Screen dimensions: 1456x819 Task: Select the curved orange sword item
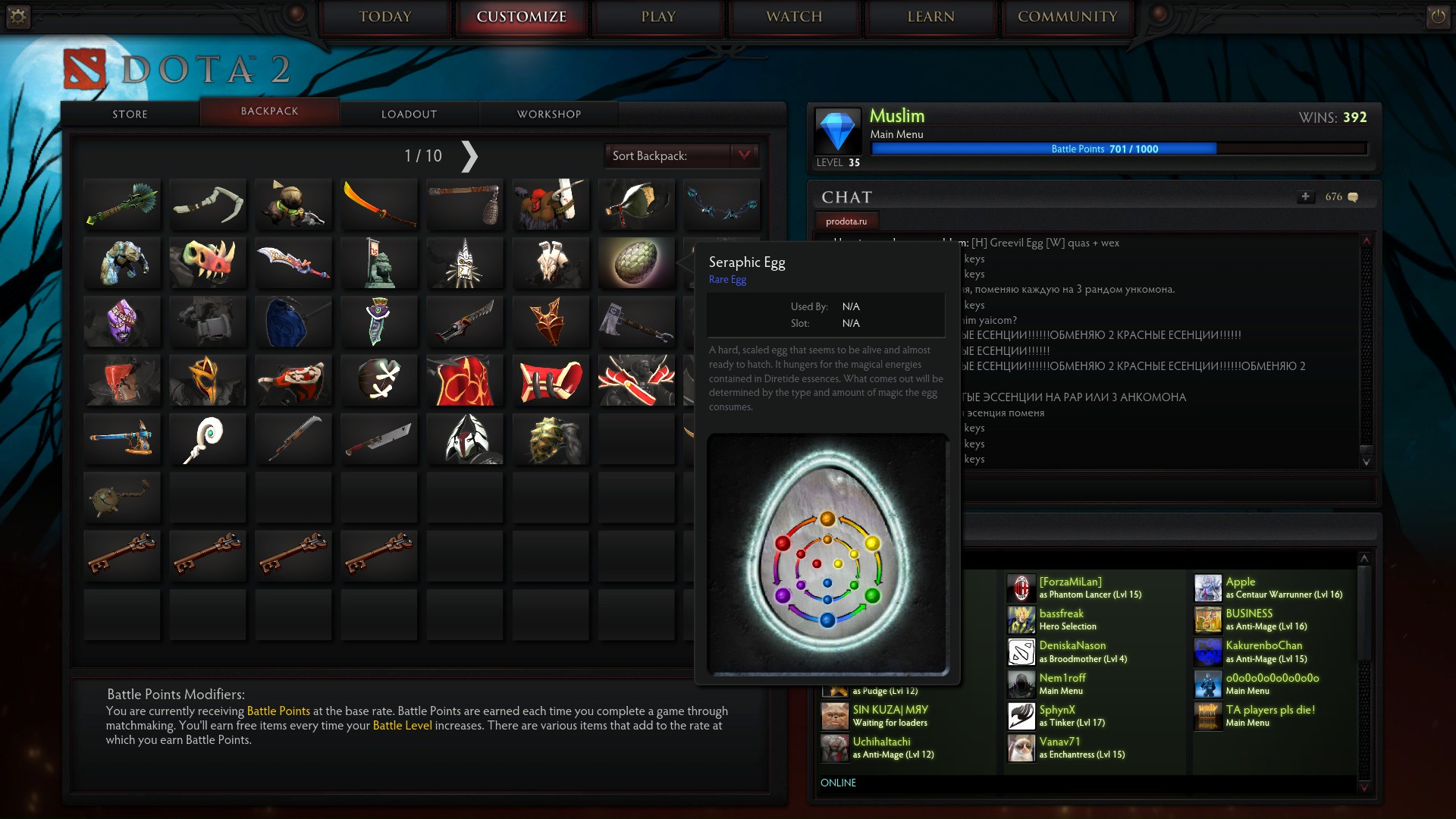pos(378,203)
